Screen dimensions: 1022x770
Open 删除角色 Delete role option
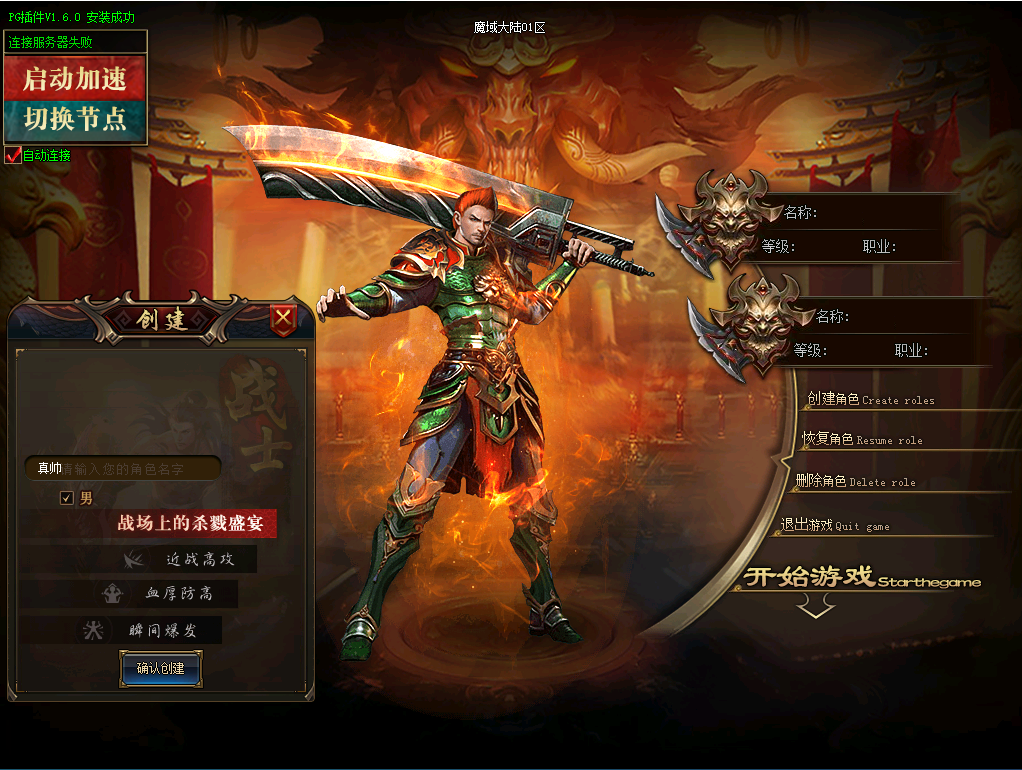(x=855, y=481)
